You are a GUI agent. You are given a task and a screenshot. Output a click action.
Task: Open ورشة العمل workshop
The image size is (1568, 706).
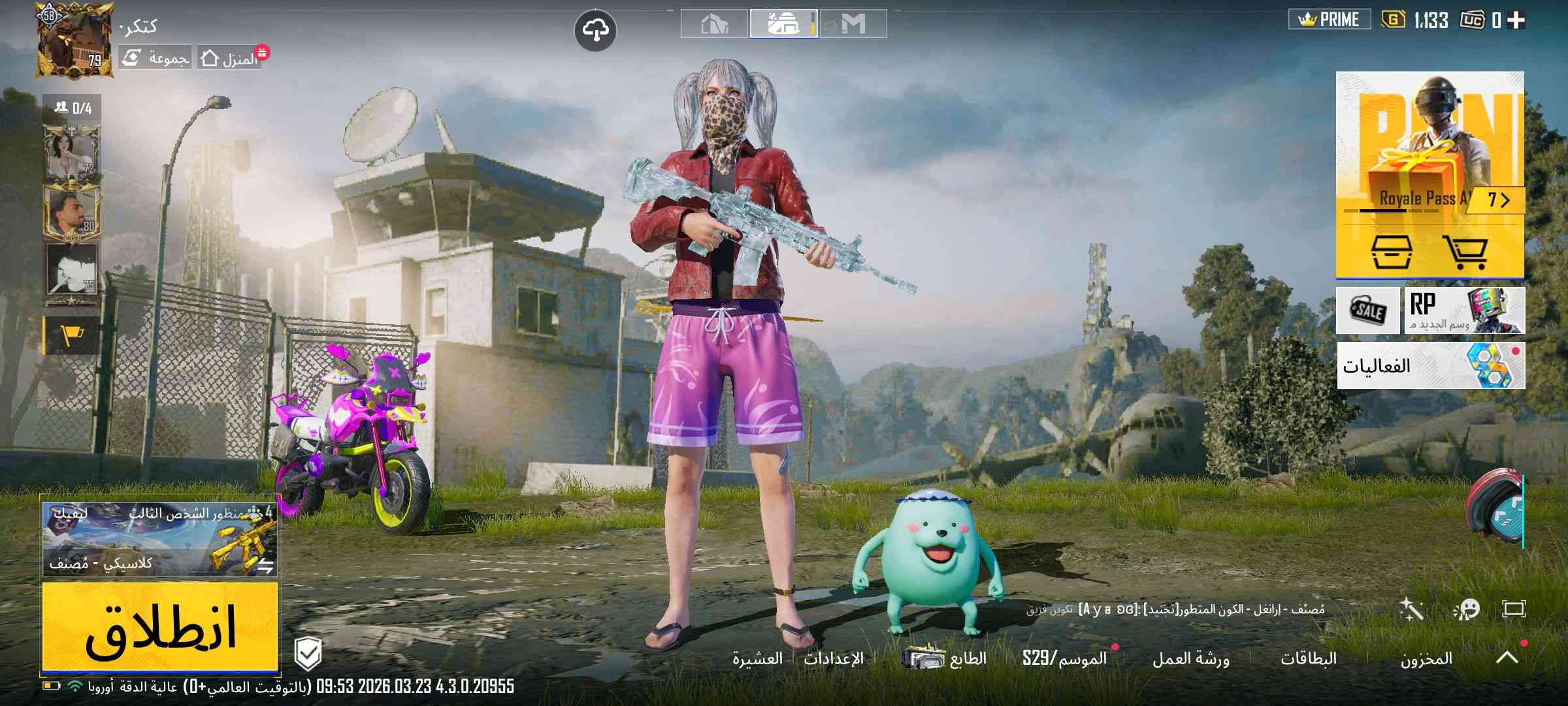point(1190,658)
